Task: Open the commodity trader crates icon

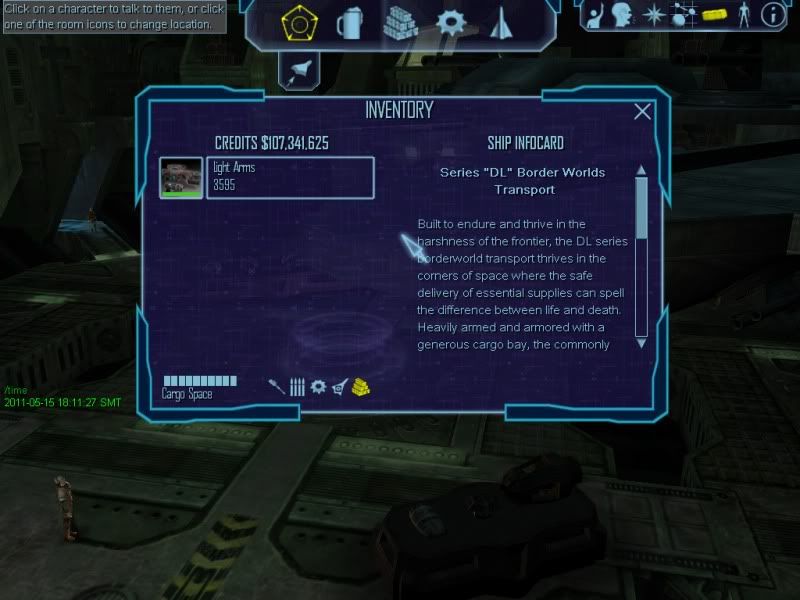Action: pos(400,22)
